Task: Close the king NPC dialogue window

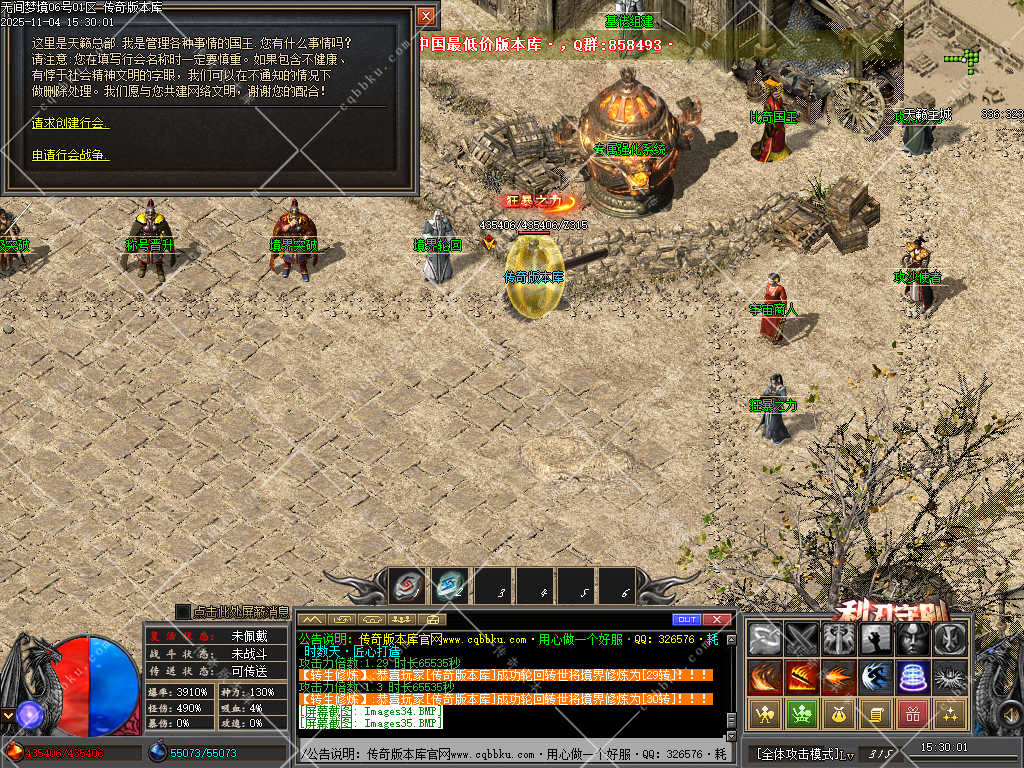Action: click(x=426, y=17)
